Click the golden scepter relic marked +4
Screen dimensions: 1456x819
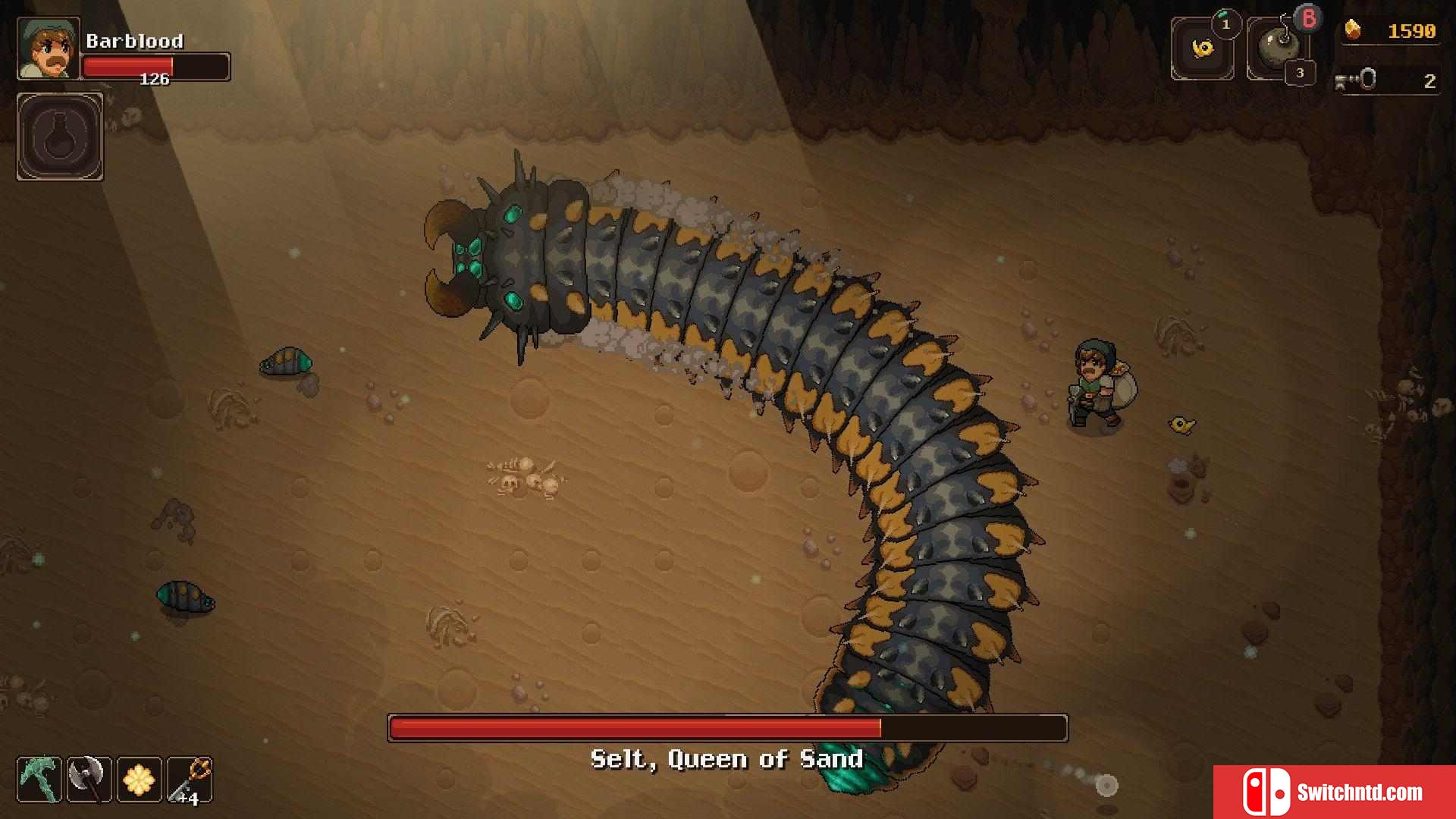tap(190, 780)
